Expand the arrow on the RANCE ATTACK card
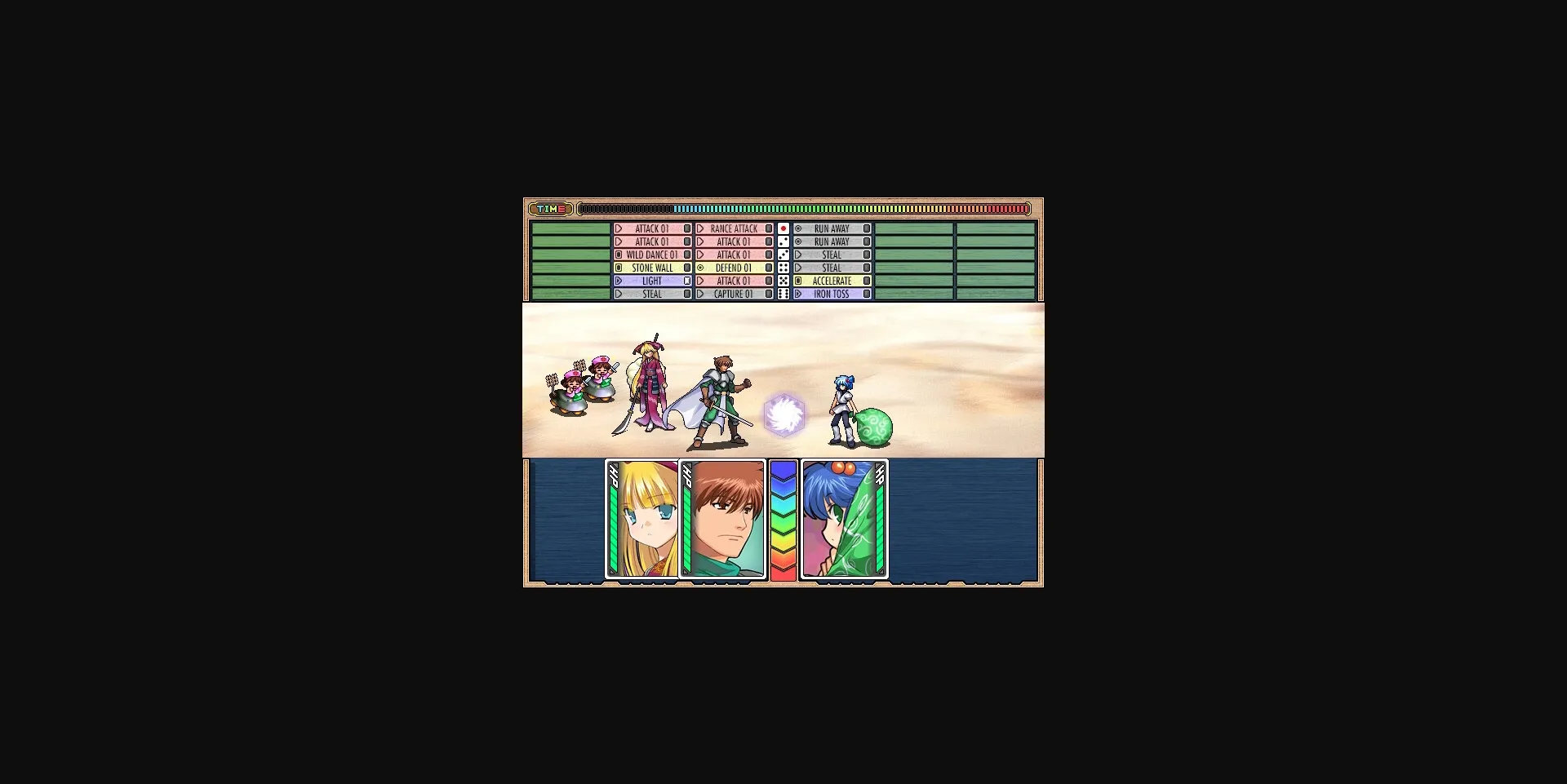The image size is (1567, 784). [700, 229]
